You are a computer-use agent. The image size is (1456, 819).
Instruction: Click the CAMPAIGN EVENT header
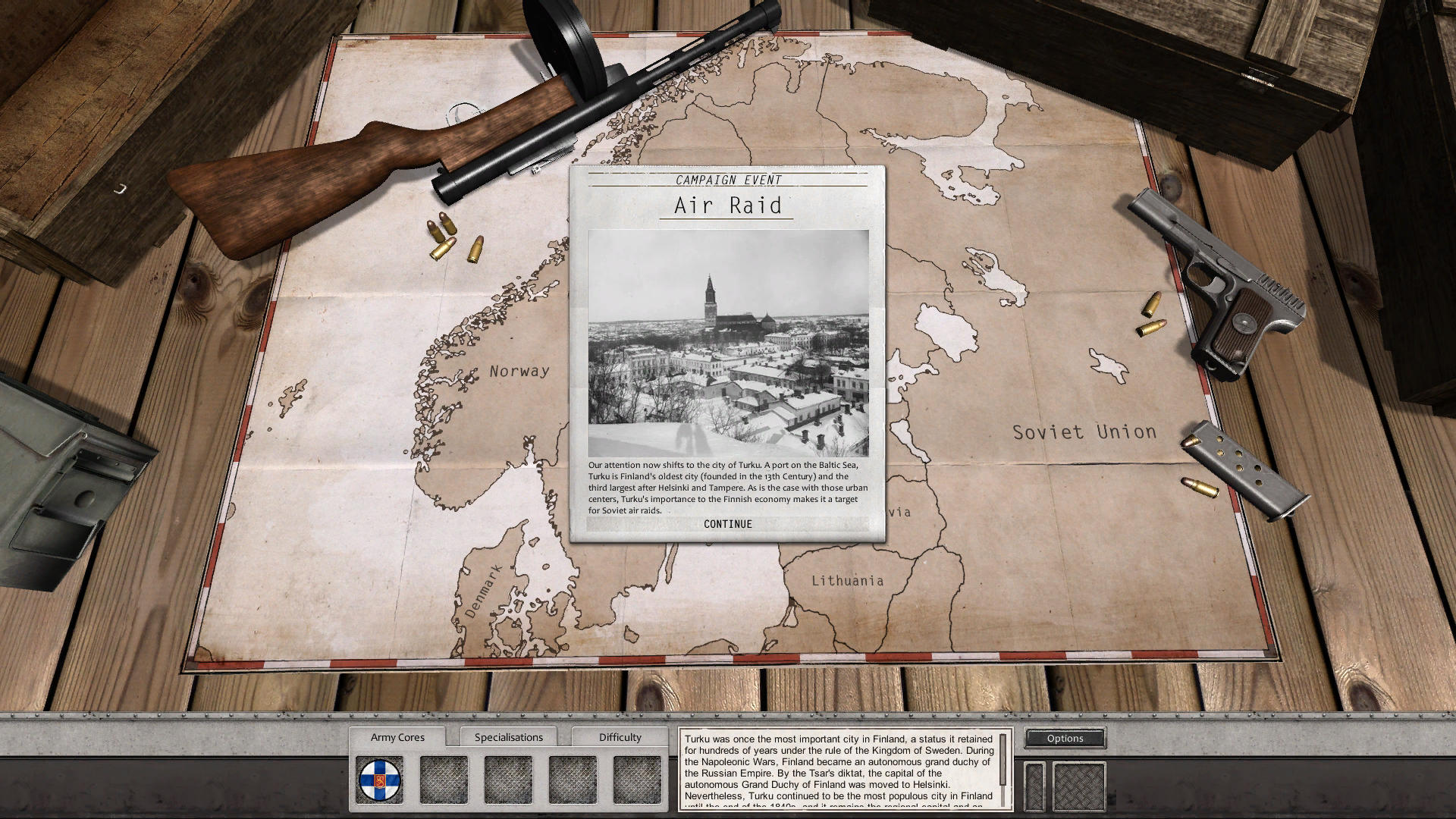click(729, 180)
